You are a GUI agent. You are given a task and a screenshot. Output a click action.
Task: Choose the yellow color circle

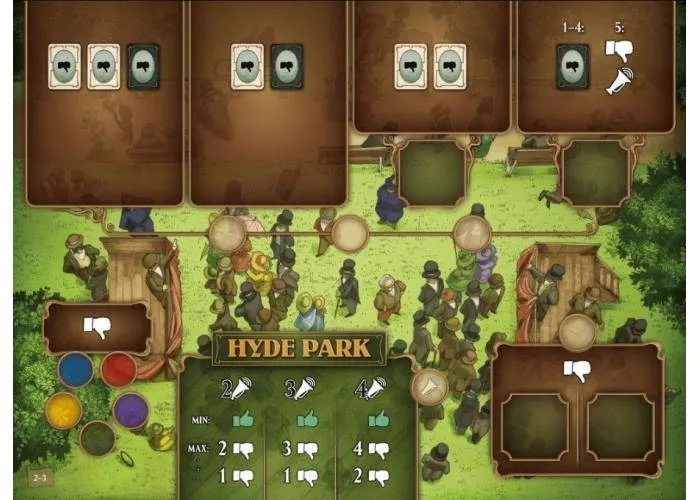click(x=64, y=408)
